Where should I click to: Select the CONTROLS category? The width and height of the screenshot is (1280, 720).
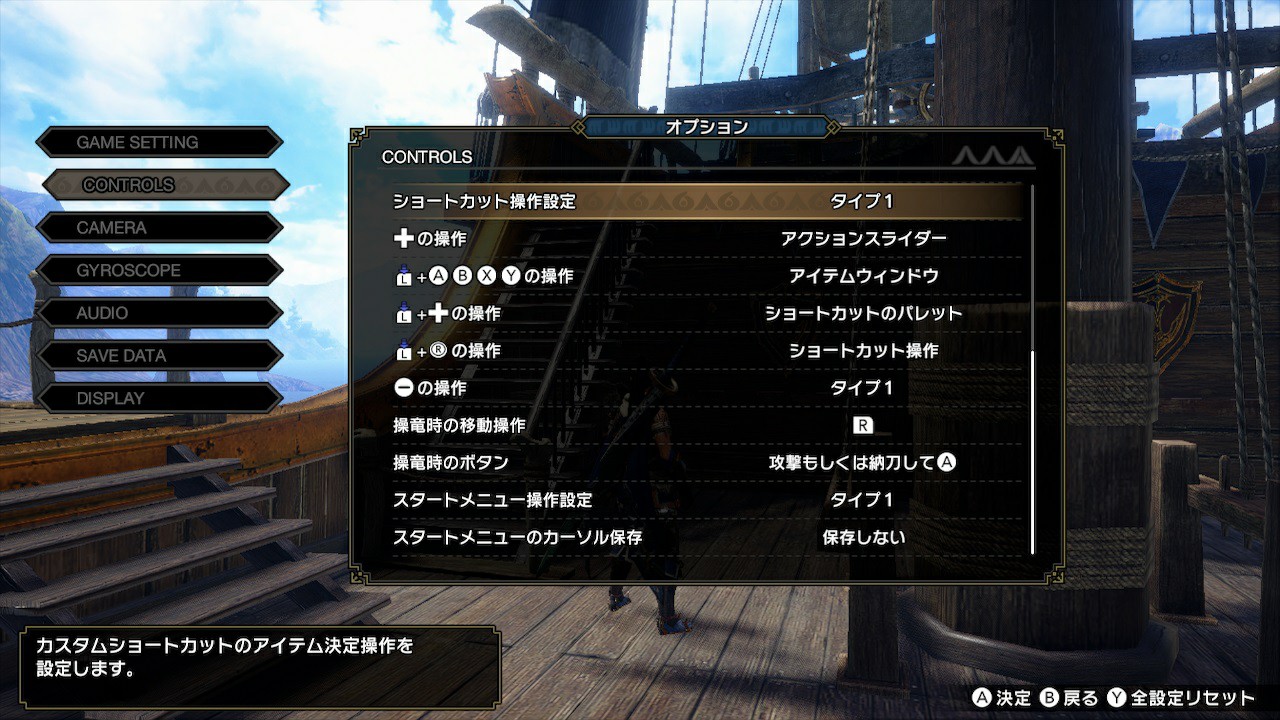click(x=165, y=185)
